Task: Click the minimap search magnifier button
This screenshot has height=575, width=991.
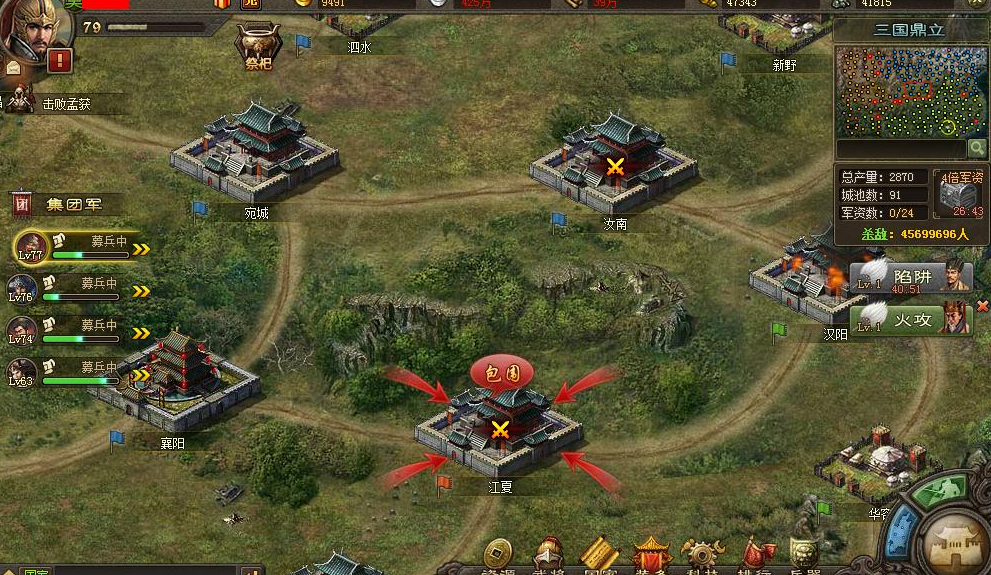Action: pyautogui.click(x=977, y=148)
